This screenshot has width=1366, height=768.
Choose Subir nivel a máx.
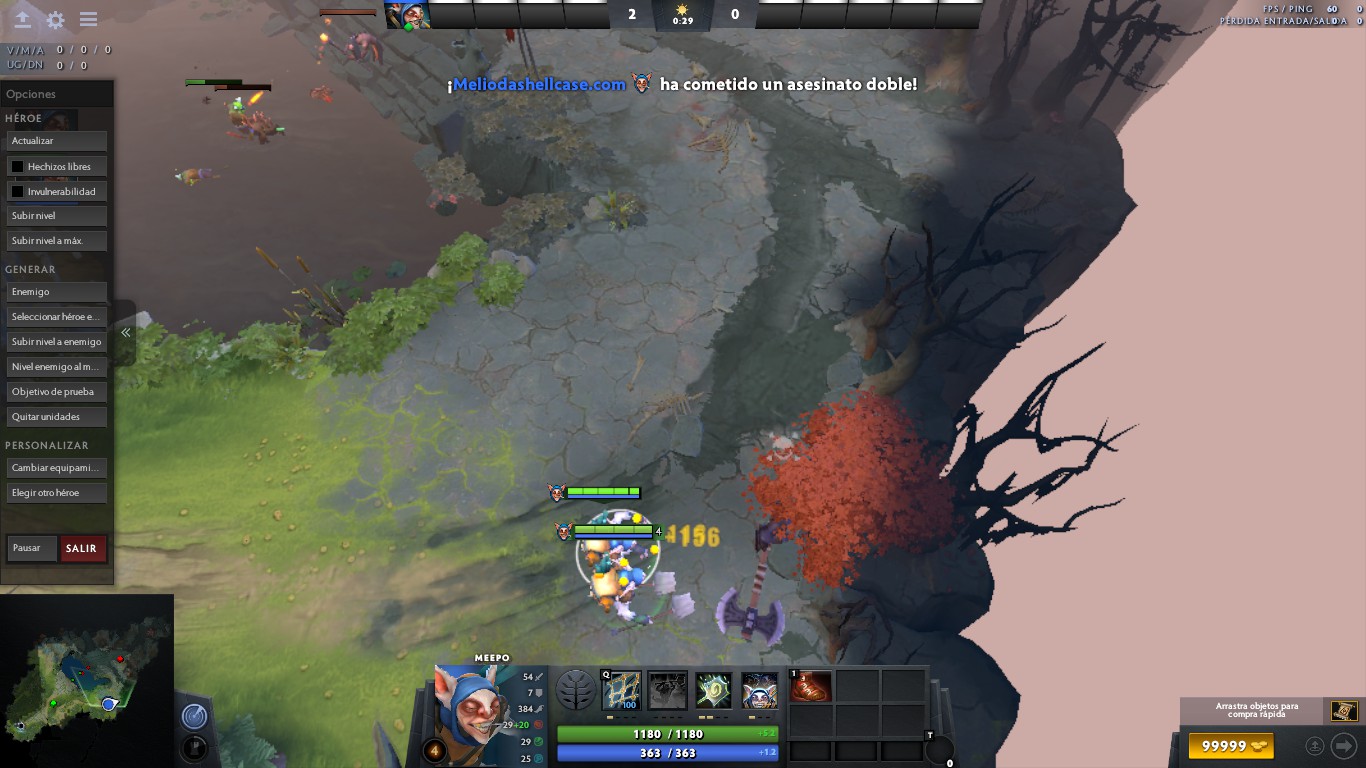56,241
